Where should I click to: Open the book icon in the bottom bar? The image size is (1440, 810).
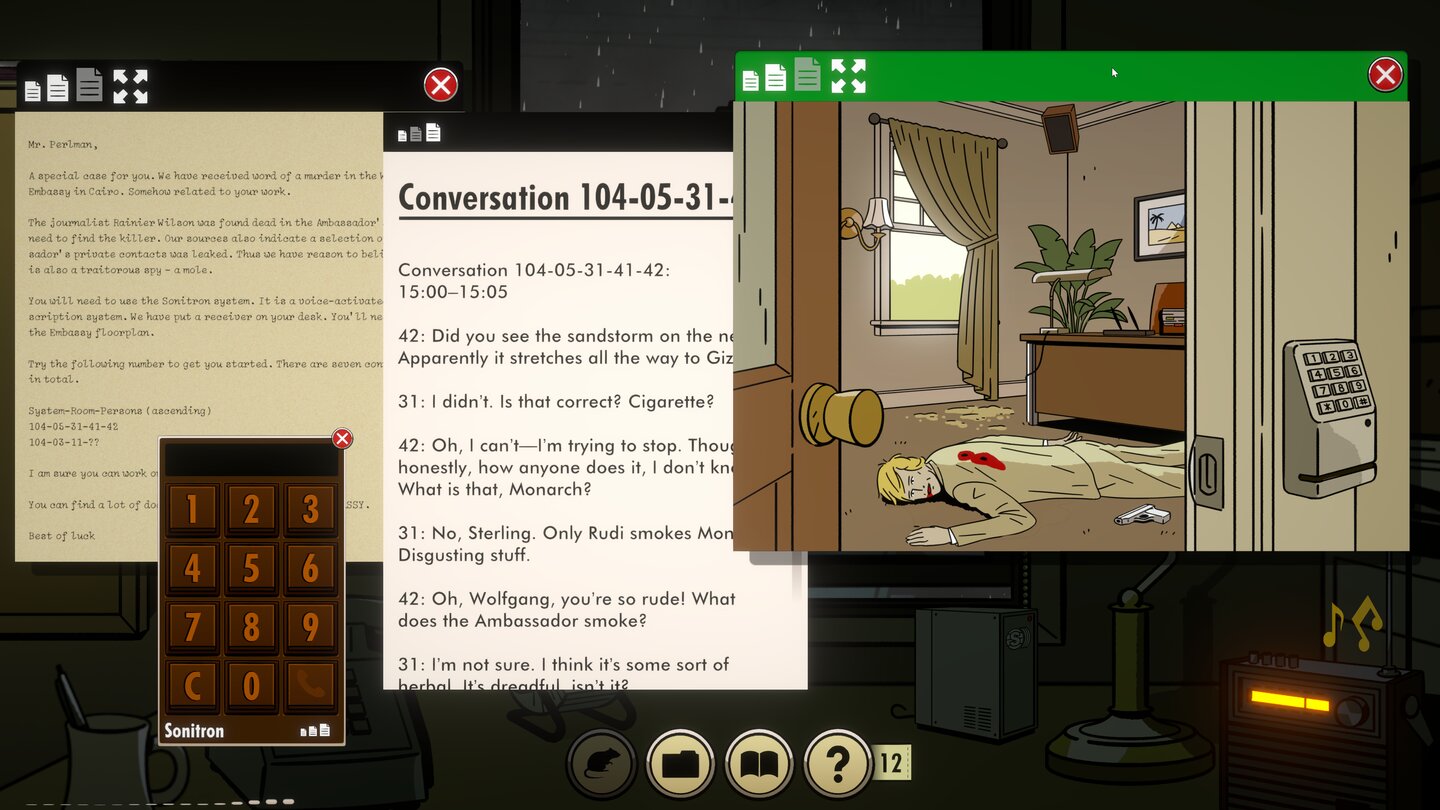[759, 765]
